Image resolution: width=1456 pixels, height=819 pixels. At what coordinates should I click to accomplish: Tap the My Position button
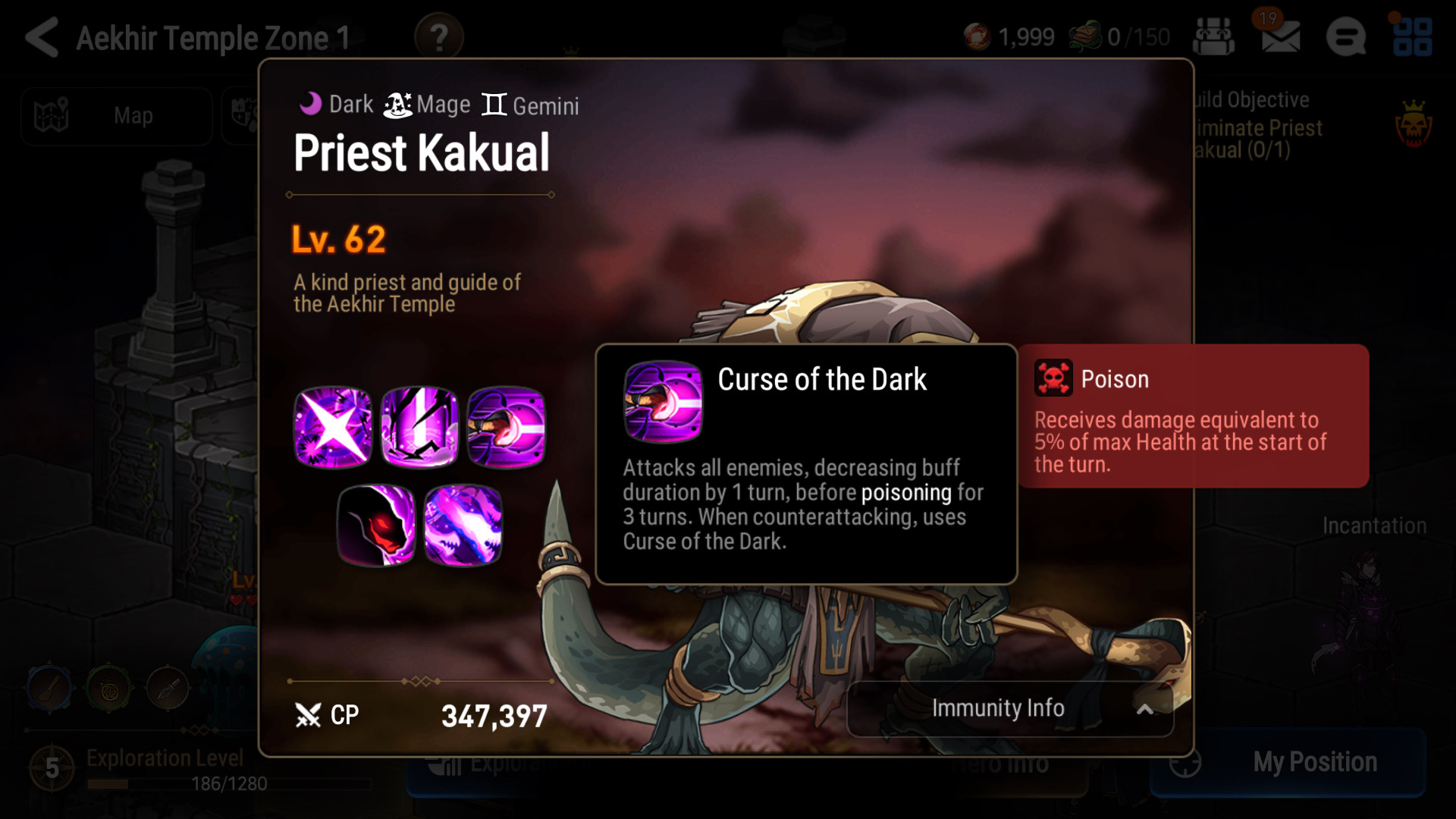click(1288, 762)
